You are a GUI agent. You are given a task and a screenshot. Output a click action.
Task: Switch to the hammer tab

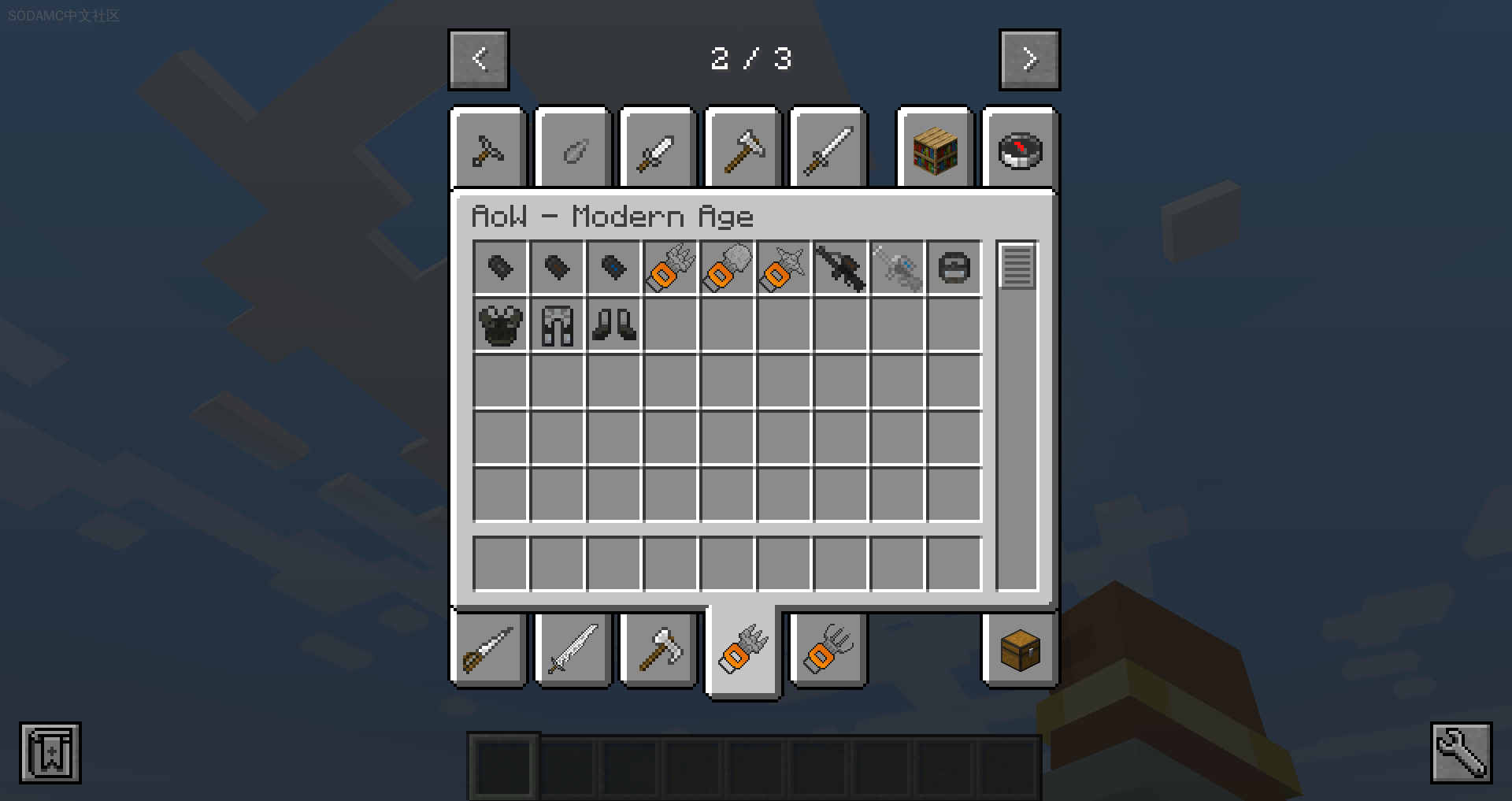pyautogui.click(x=743, y=150)
